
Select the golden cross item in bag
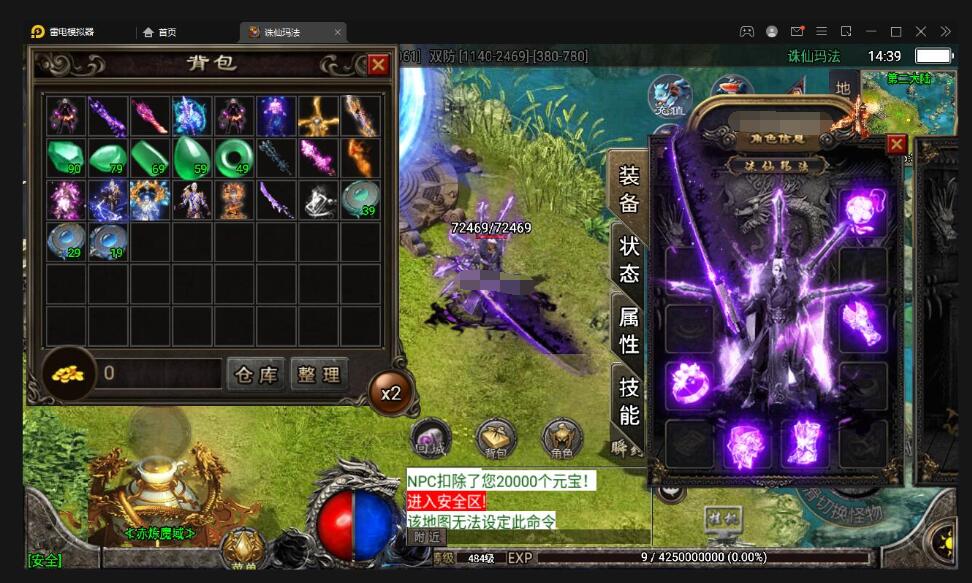[x=318, y=116]
